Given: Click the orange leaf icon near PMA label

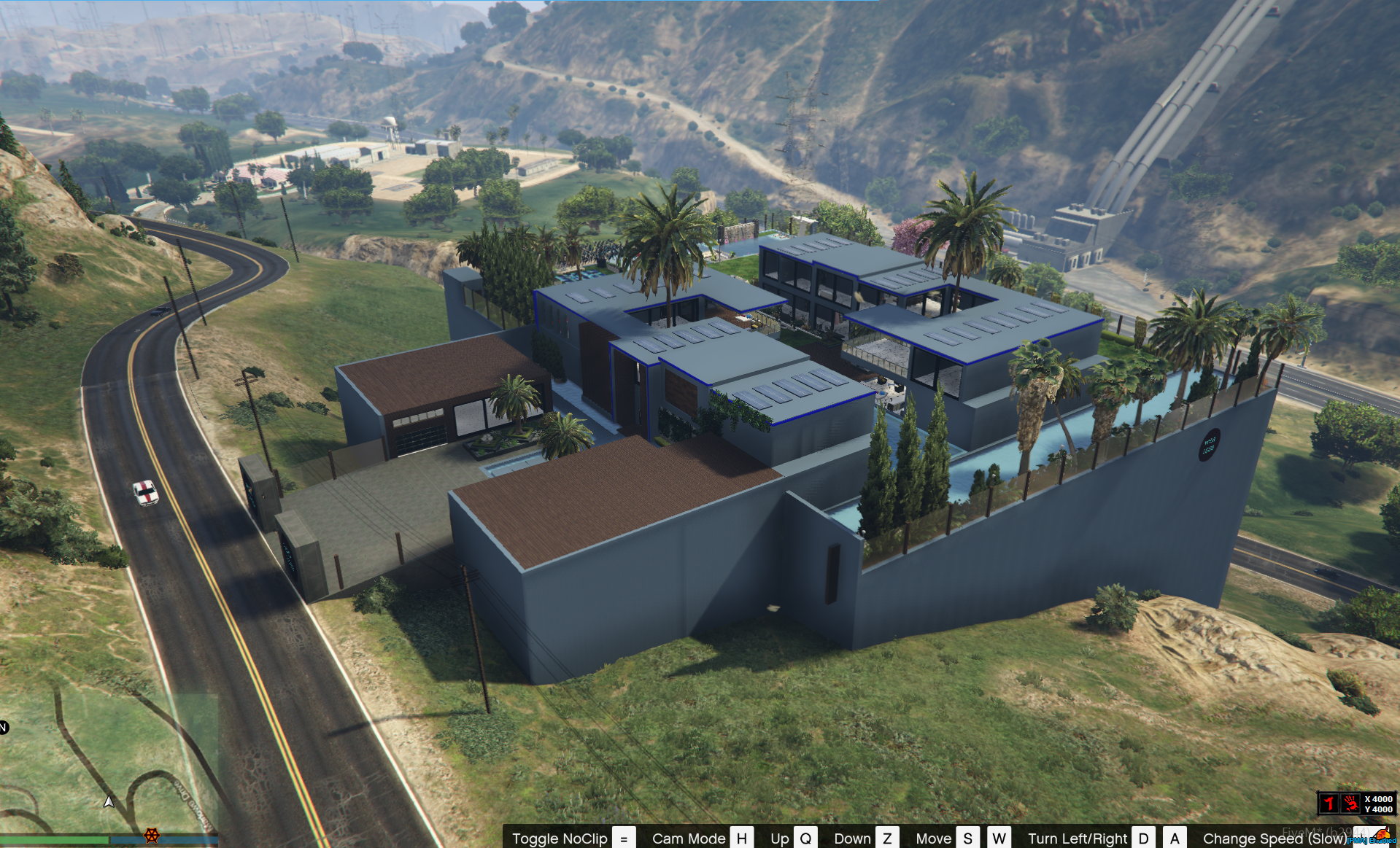Looking at the screenshot, I should click(x=1383, y=834).
